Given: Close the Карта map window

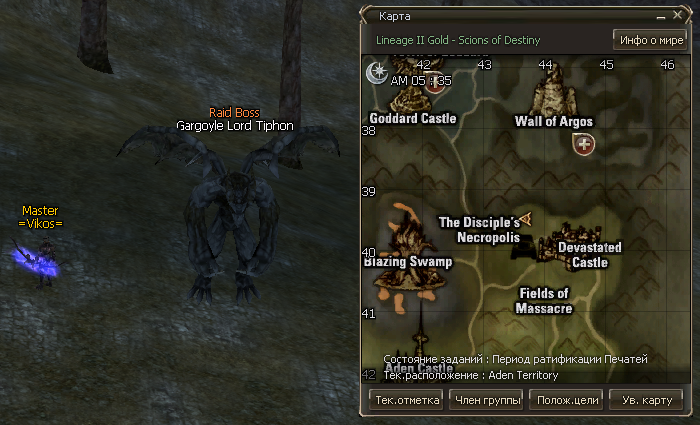Looking at the screenshot, I should click(x=677, y=17).
